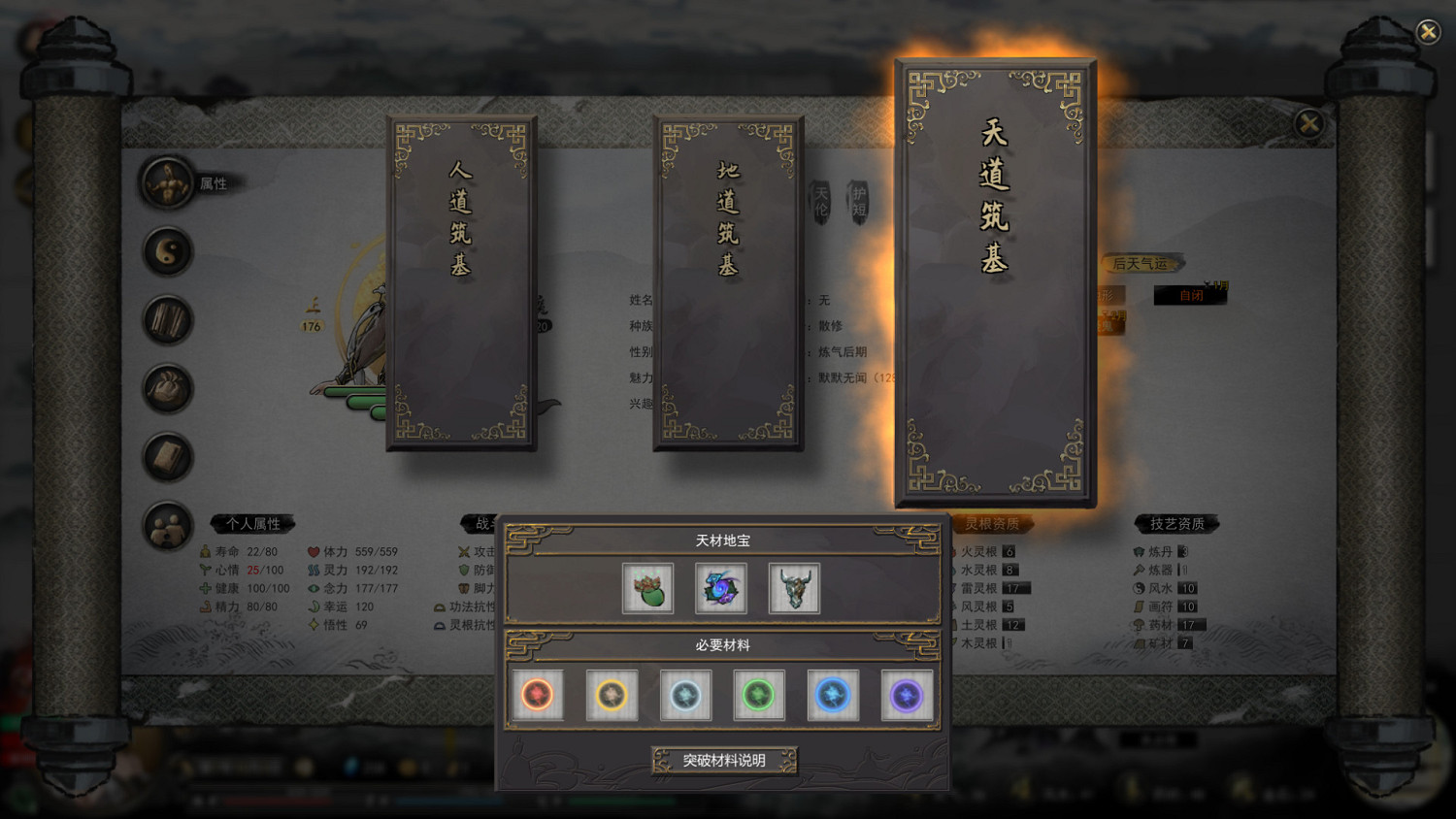The height and width of the screenshot is (819, 1456).
Task: Choose the 地道筑基 foundation card
Action: 728,281
